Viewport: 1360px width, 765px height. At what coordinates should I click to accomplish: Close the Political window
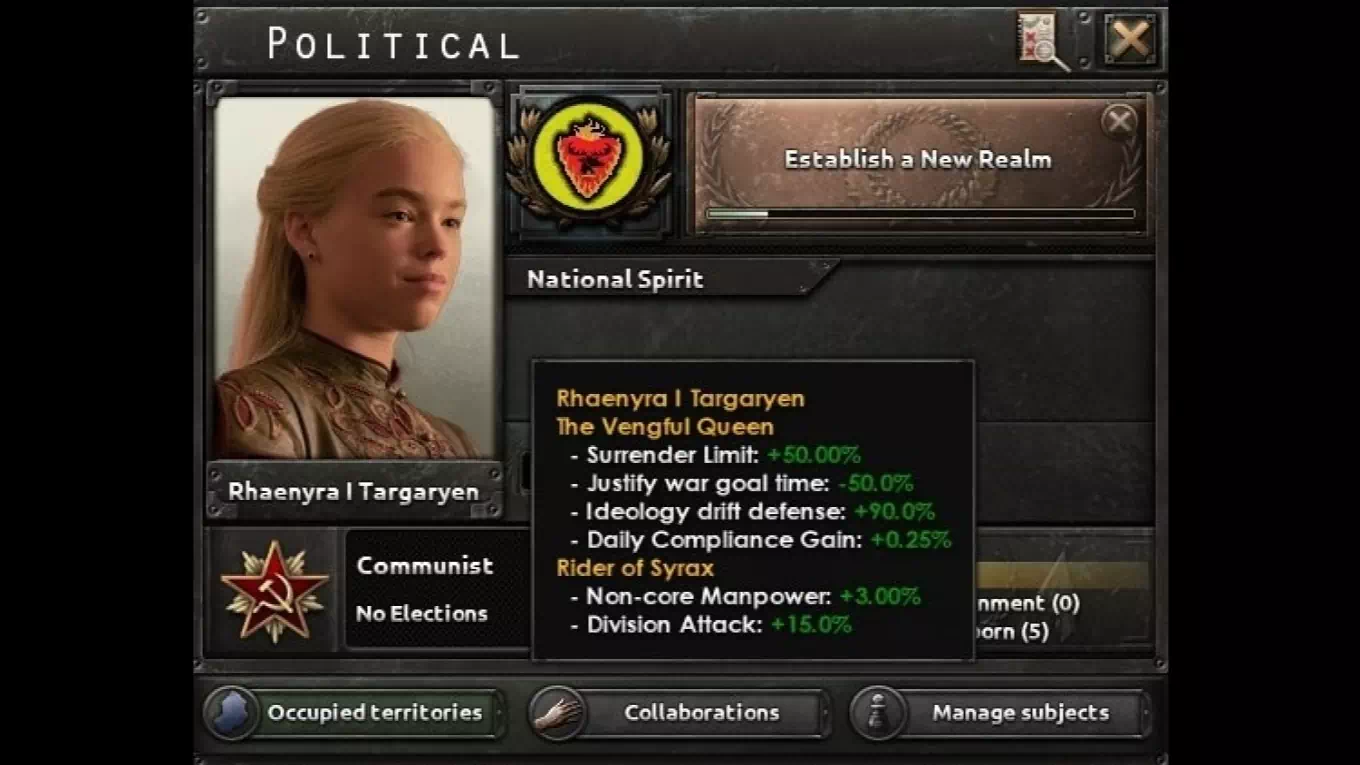(x=1131, y=40)
